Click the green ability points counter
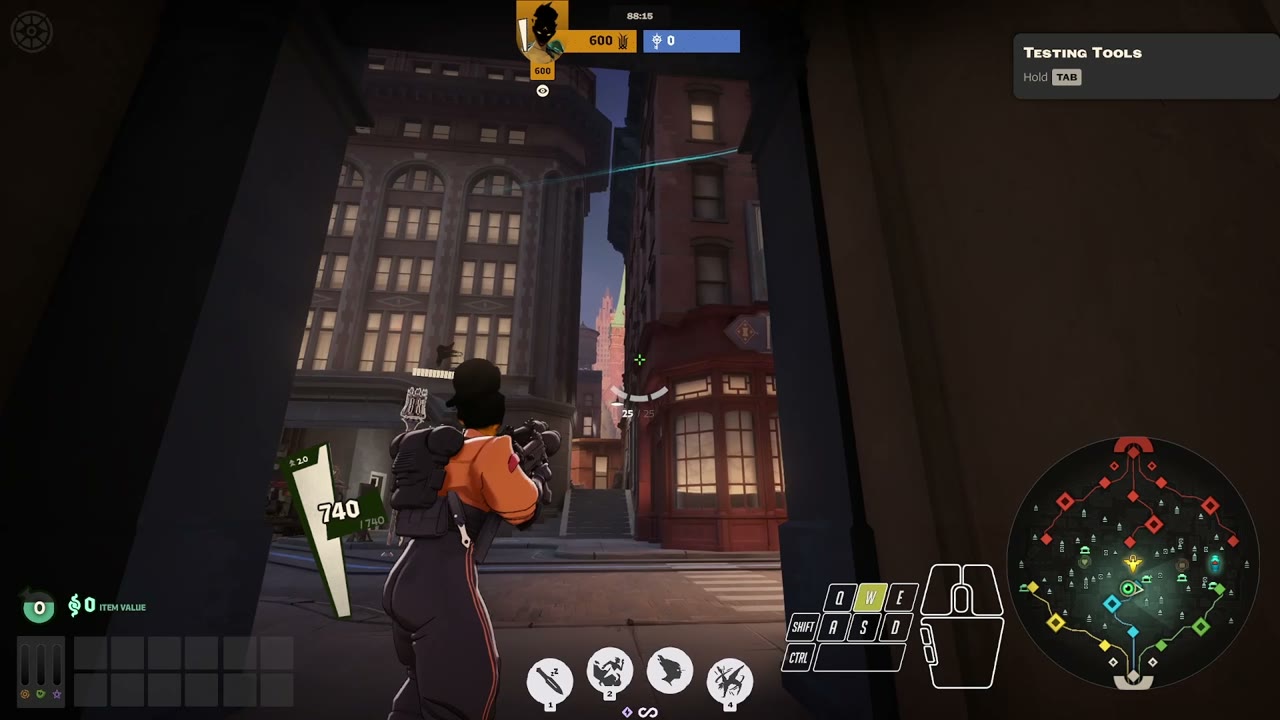 pos(39,607)
